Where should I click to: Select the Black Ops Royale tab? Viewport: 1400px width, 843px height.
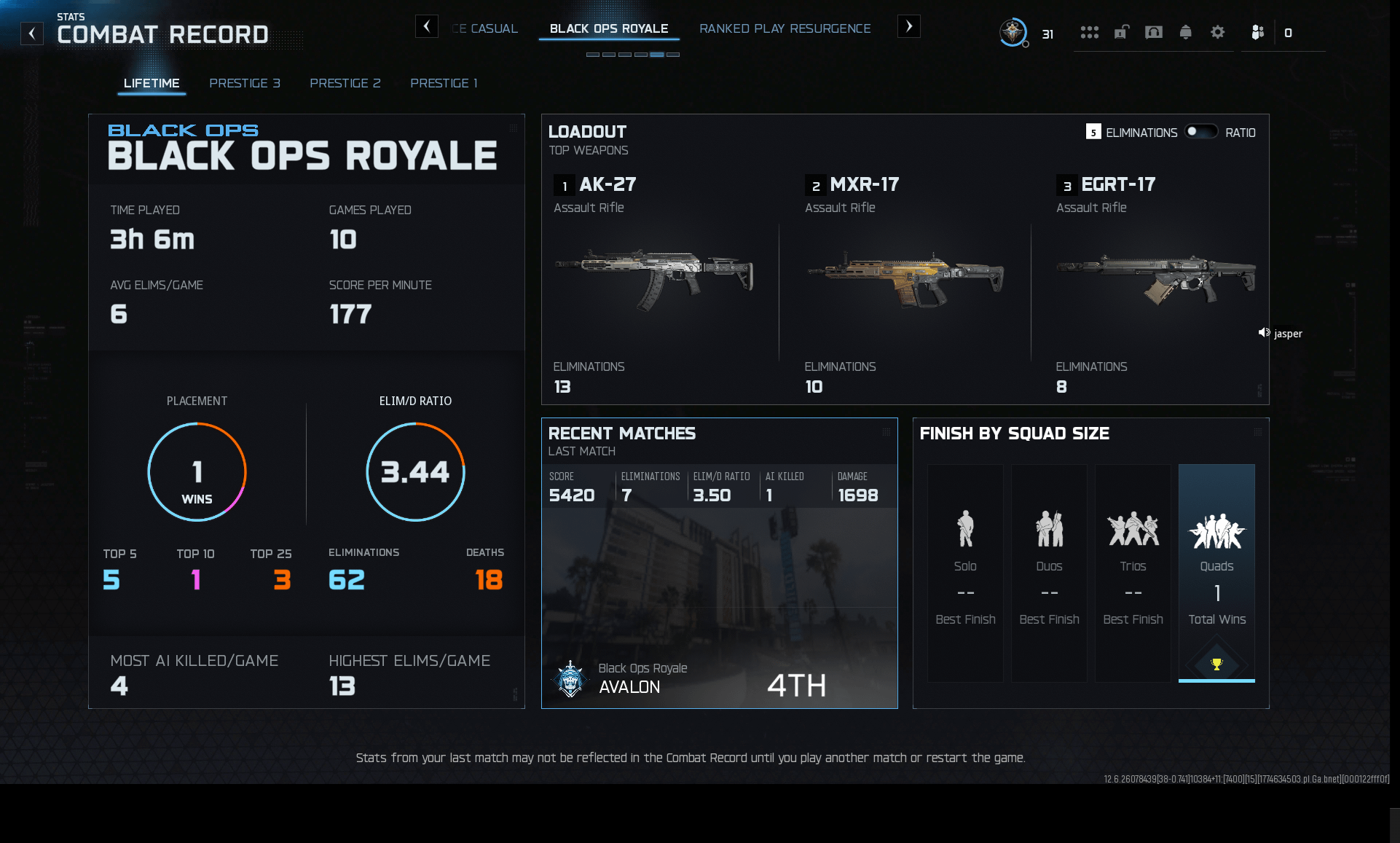609,29
